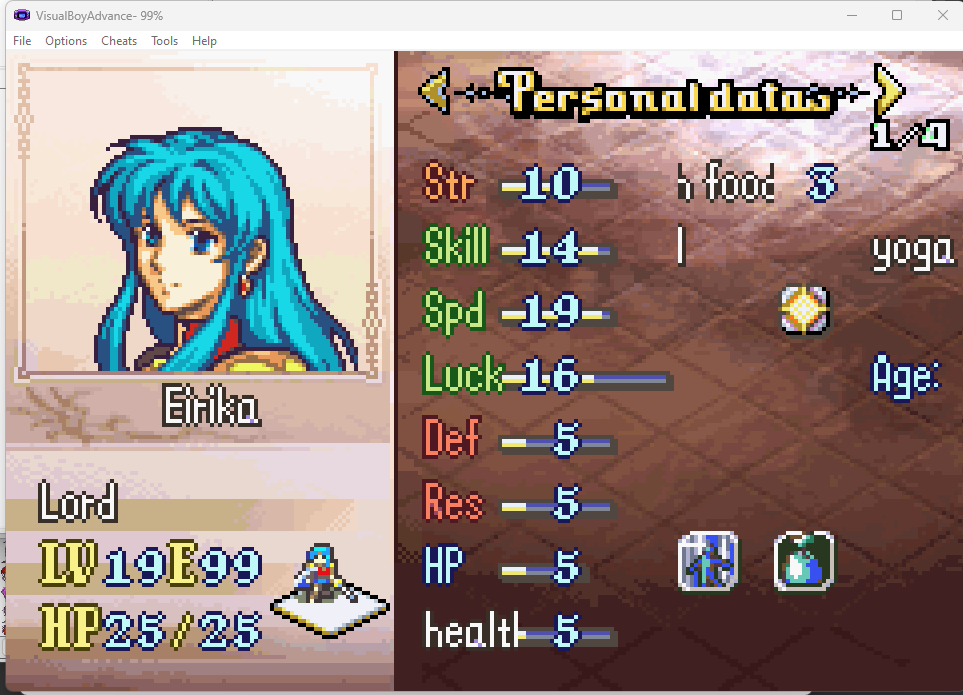The height and width of the screenshot is (695, 963).
Task: Open the Help menu
Action: tap(204, 41)
